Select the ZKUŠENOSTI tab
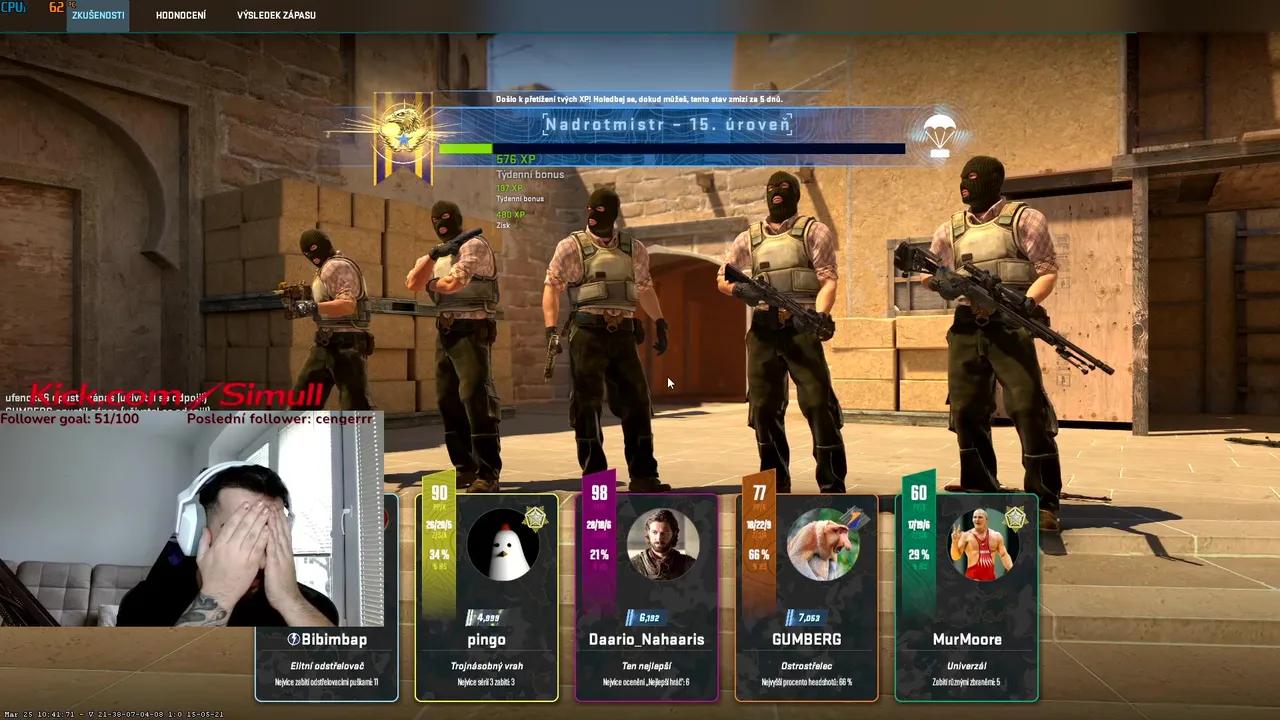The image size is (1280, 720). pyautogui.click(x=97, y=15)
